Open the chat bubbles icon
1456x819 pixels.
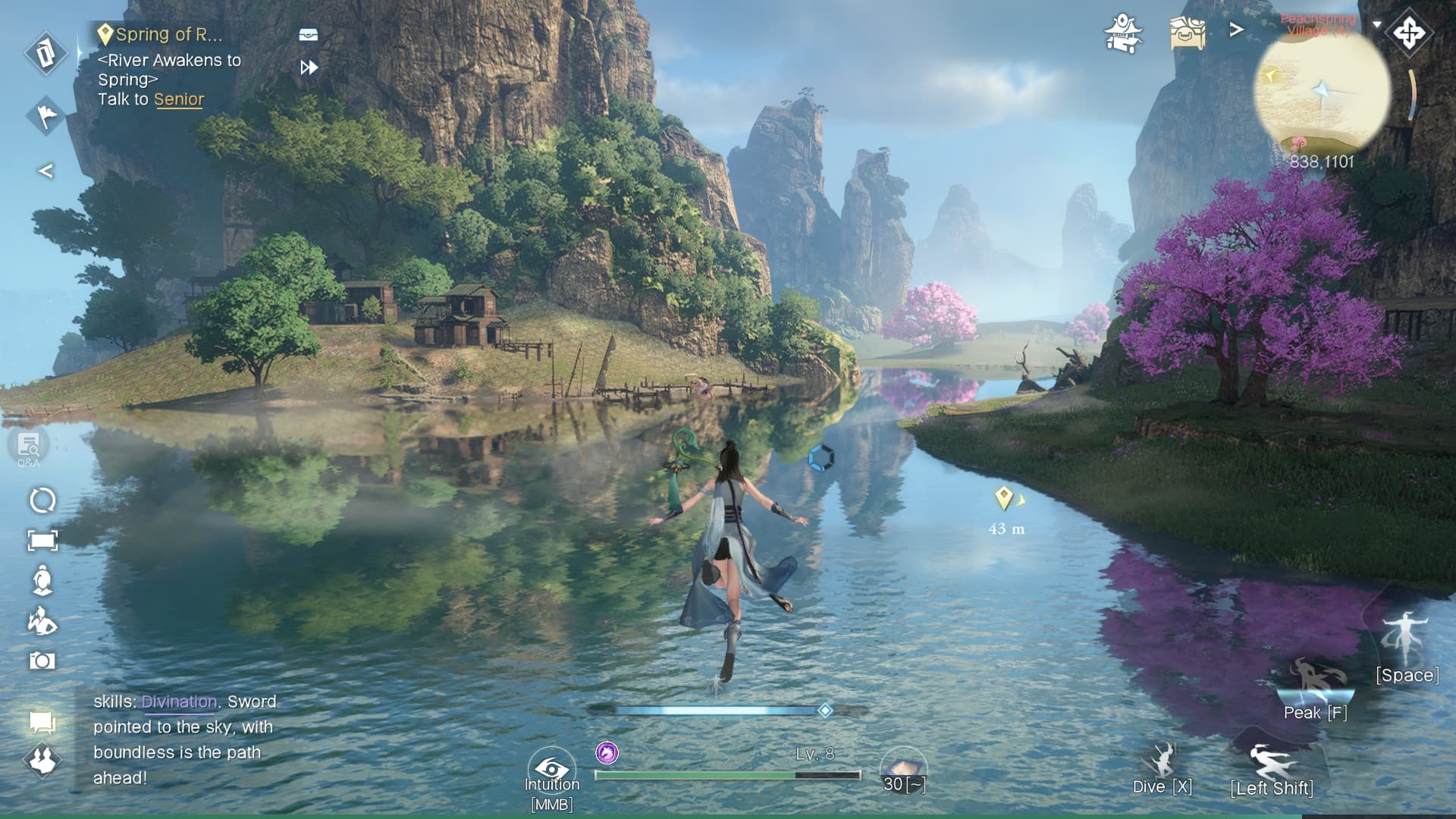42,722
